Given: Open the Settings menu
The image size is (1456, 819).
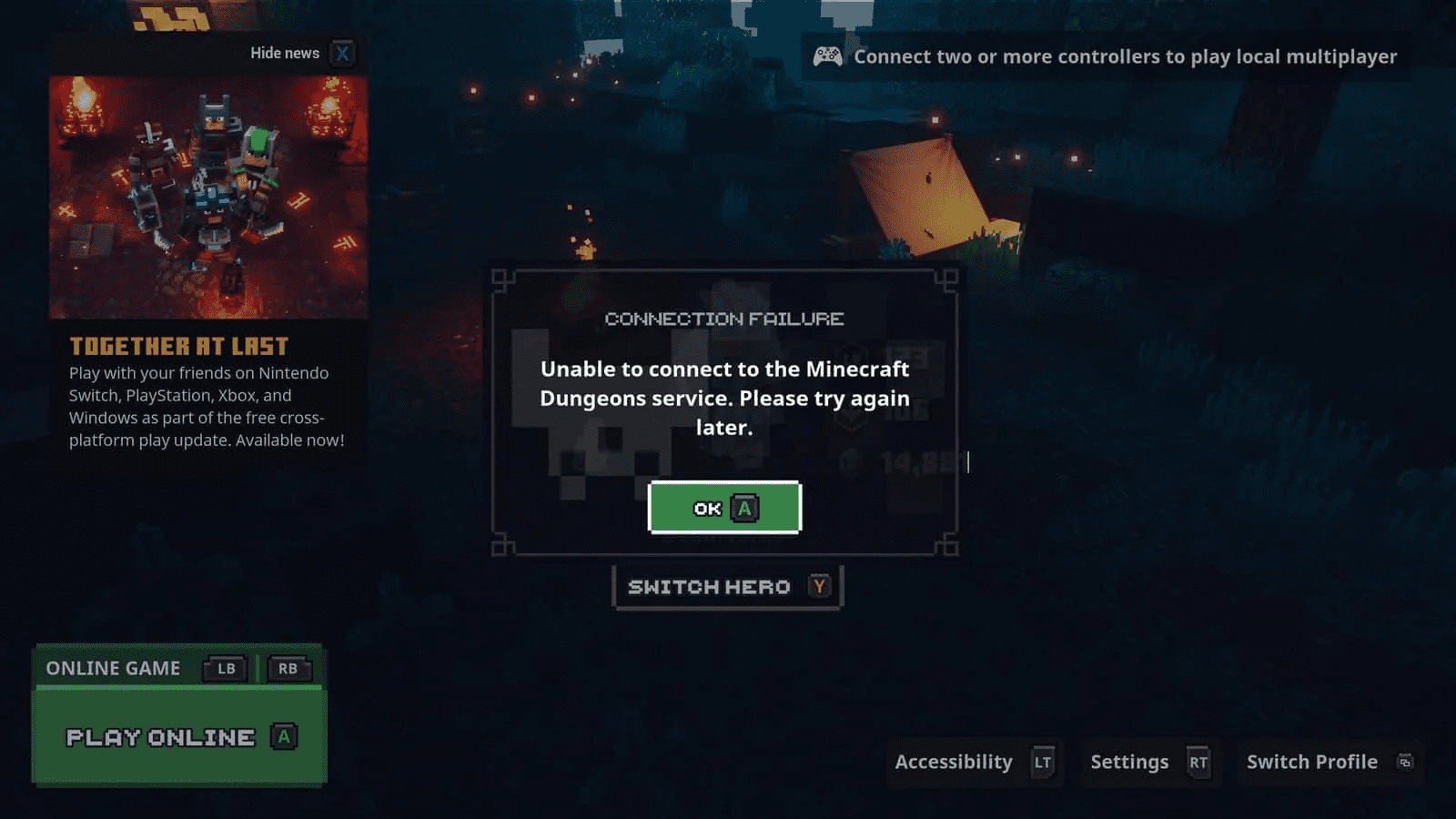Looking at the screenshot, I should click(1130, 762).
